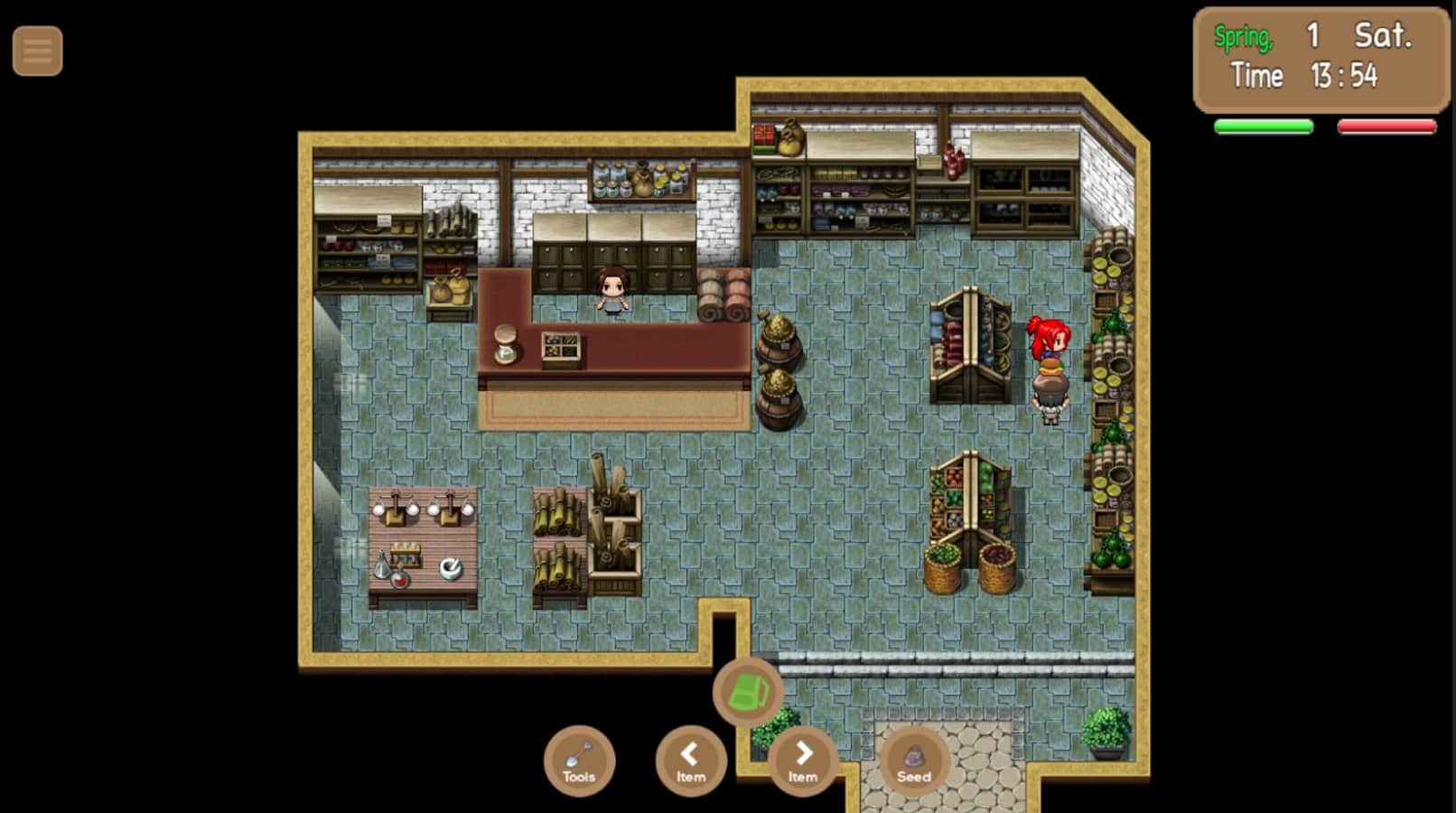The width and height of the screenshot is (1456, 813).
Task: Select the next Item arrow
Action: point(803,762)
